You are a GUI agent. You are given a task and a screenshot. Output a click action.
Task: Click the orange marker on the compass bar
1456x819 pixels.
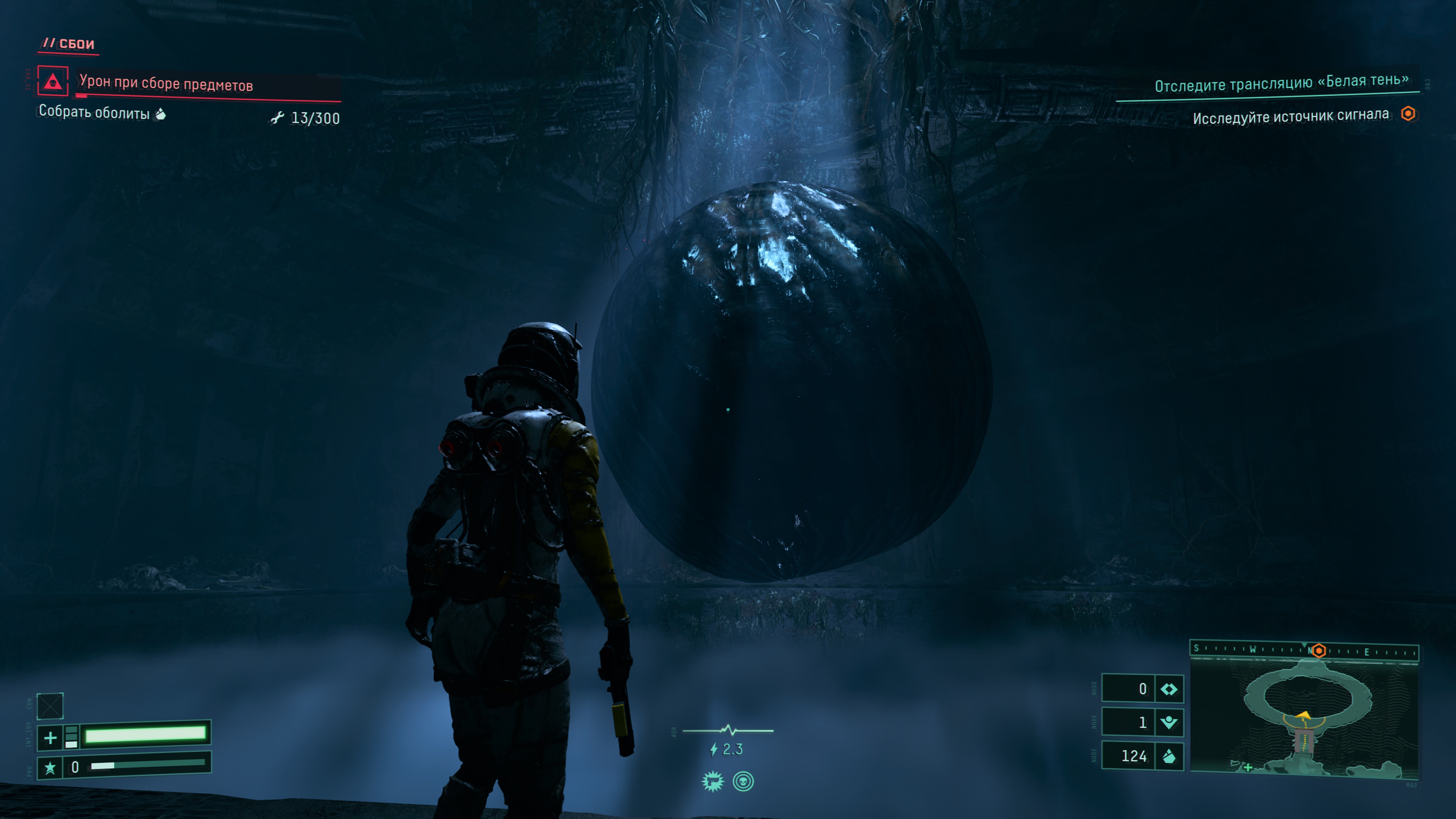(1319, 651)
